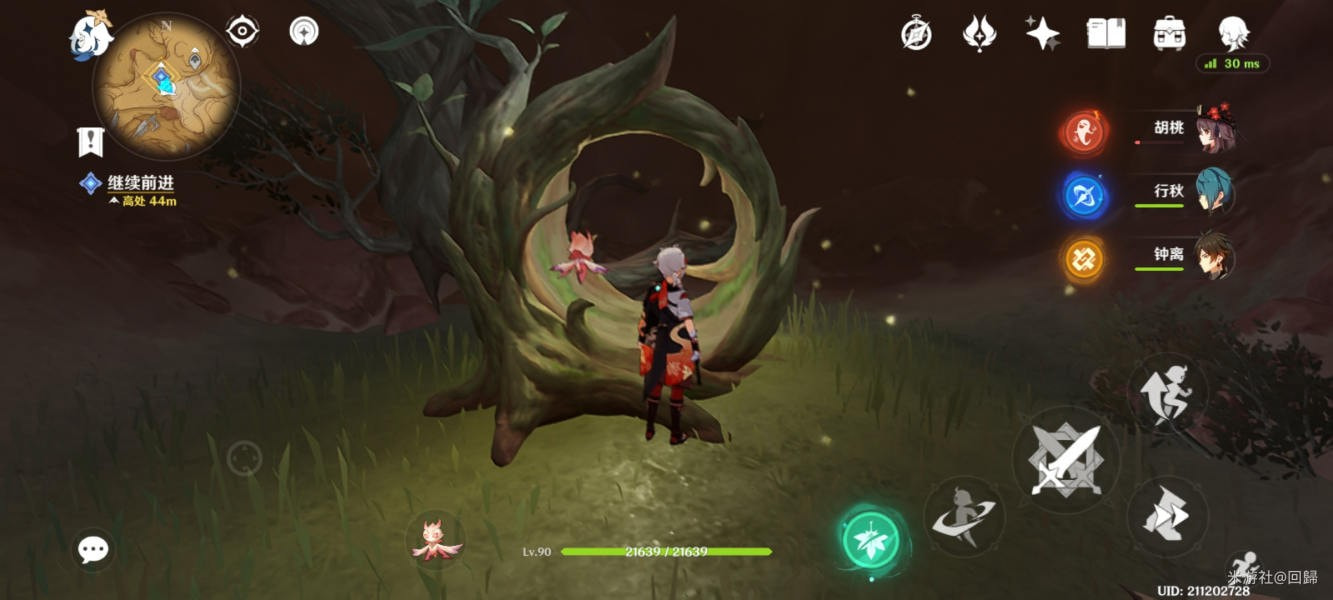Open the events four-point star icon
The width and height of the screenshot is (1333, 600).
click(1042, 34)
